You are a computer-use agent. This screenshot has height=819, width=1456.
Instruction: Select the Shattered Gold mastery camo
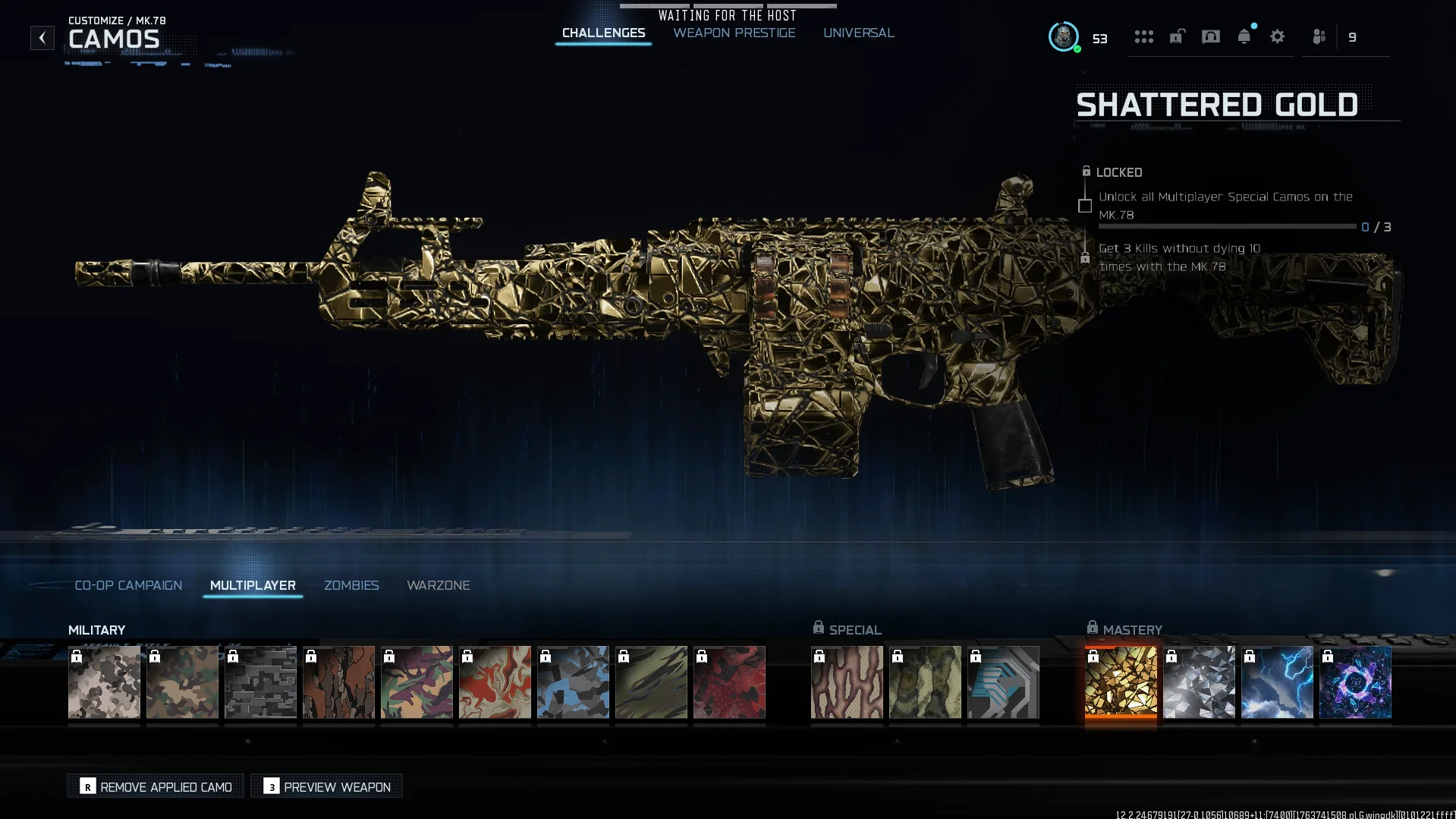coord(1121,682)
